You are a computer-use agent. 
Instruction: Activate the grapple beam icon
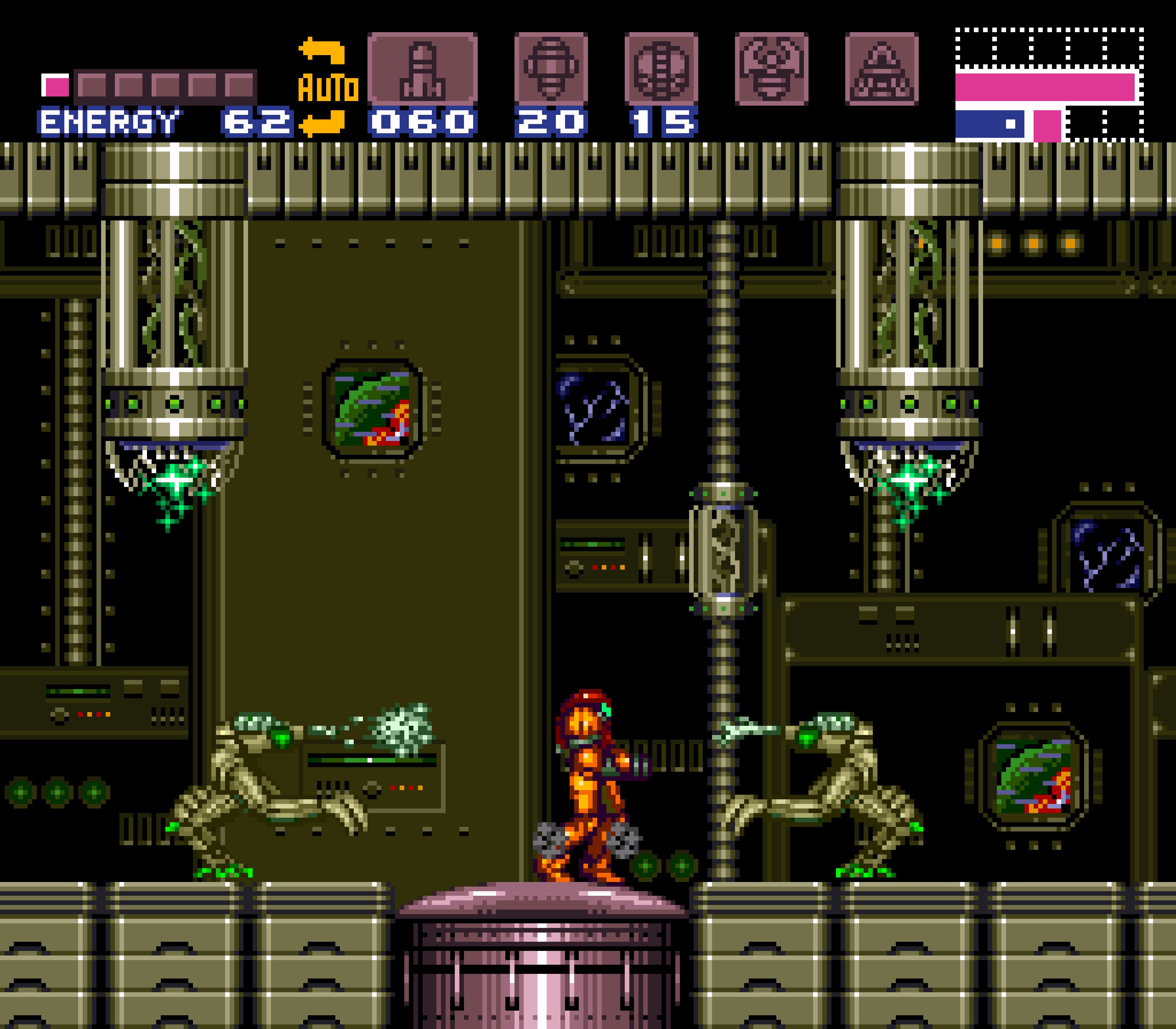[x=771, y=69]
